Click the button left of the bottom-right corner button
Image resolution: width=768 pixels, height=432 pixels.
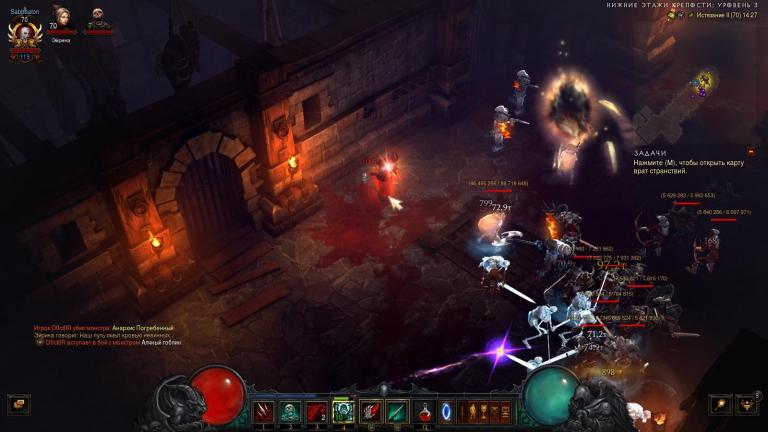(719, 404)
